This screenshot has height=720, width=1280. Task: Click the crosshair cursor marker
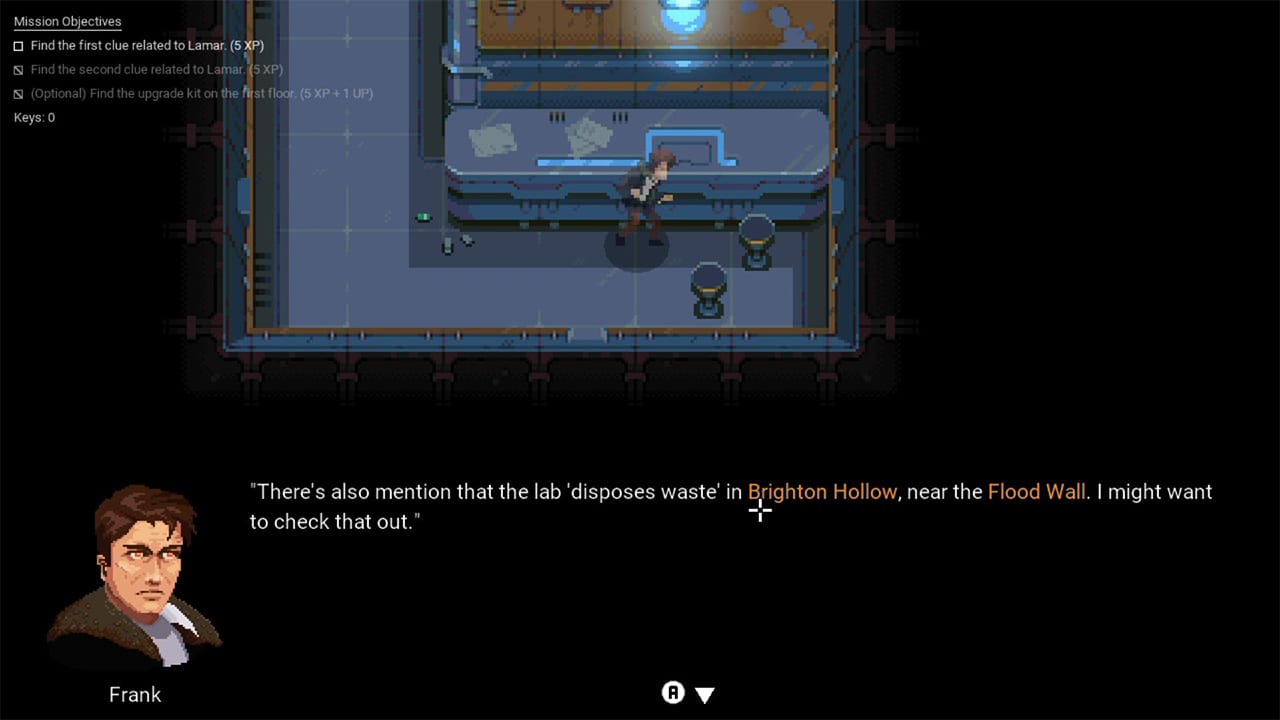click(760, 511)
